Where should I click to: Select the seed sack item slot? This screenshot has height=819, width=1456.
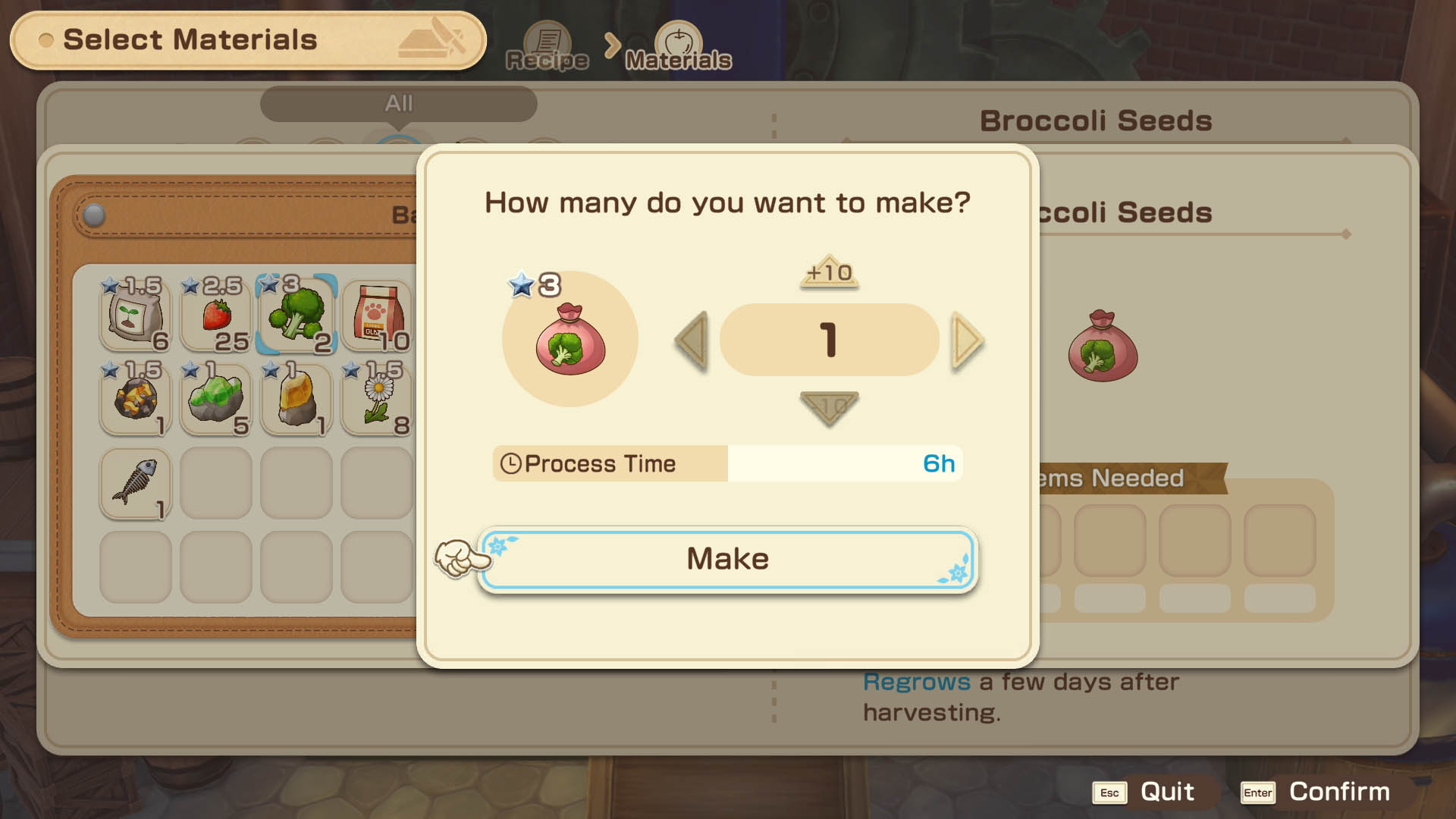coord(136,315)
